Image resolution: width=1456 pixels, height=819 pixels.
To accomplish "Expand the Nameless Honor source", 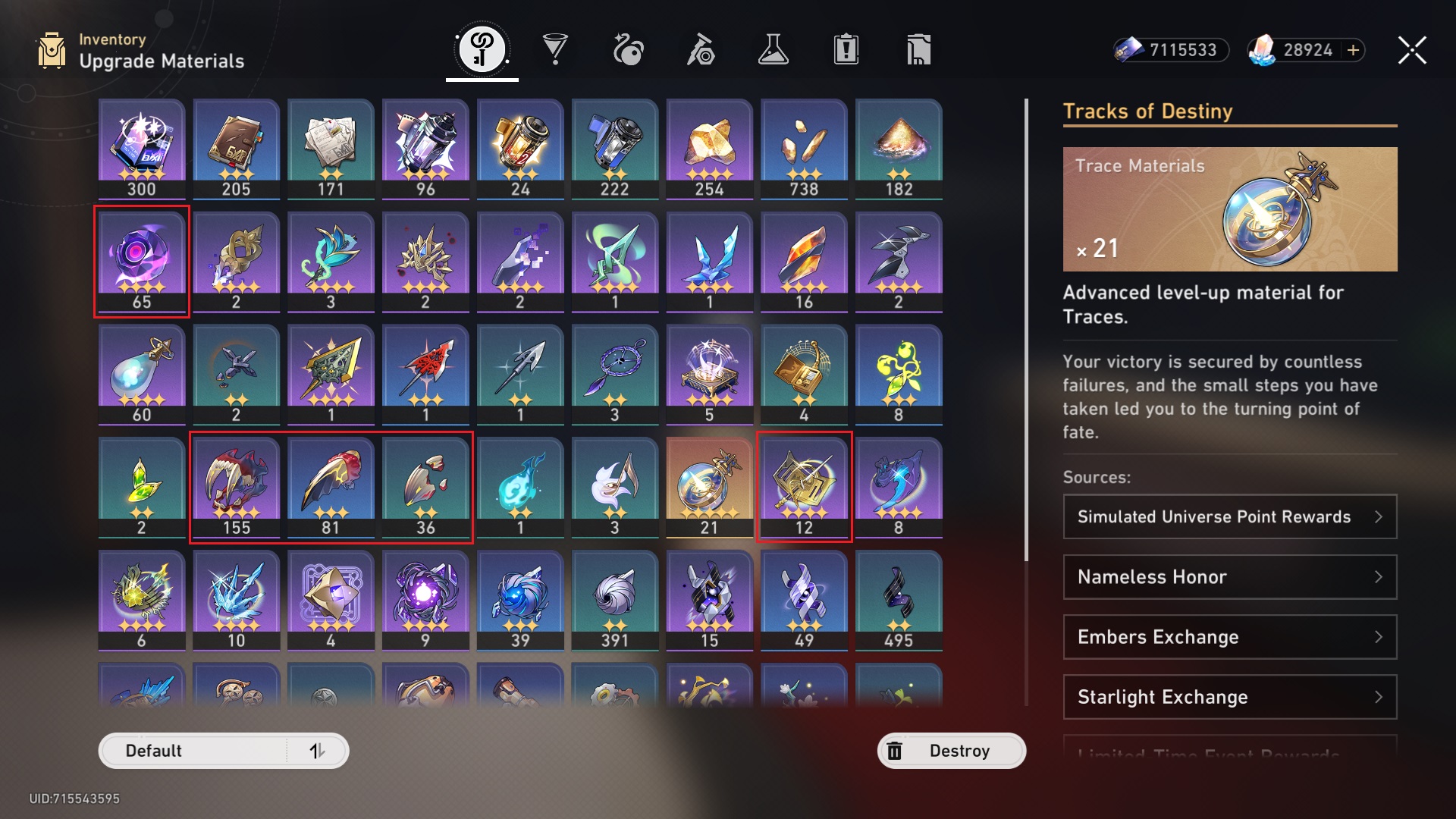I will (x=1229, y=577).
